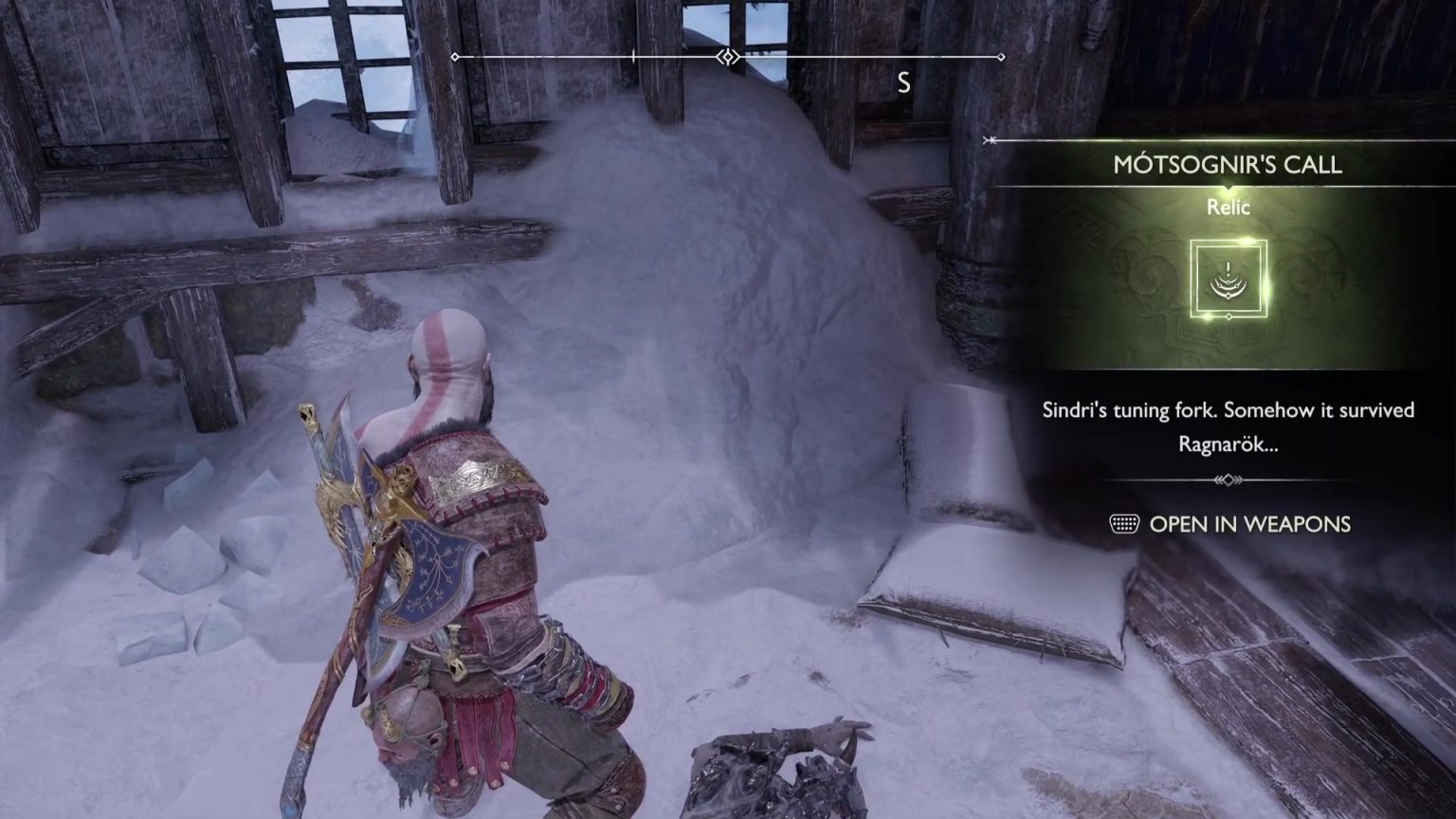Image resolution: width=1456 pixels, height=819 pixels.
Task: Click the touchpad icon beside OPEN IN WEAPONS
Action: click(1124, 525)
